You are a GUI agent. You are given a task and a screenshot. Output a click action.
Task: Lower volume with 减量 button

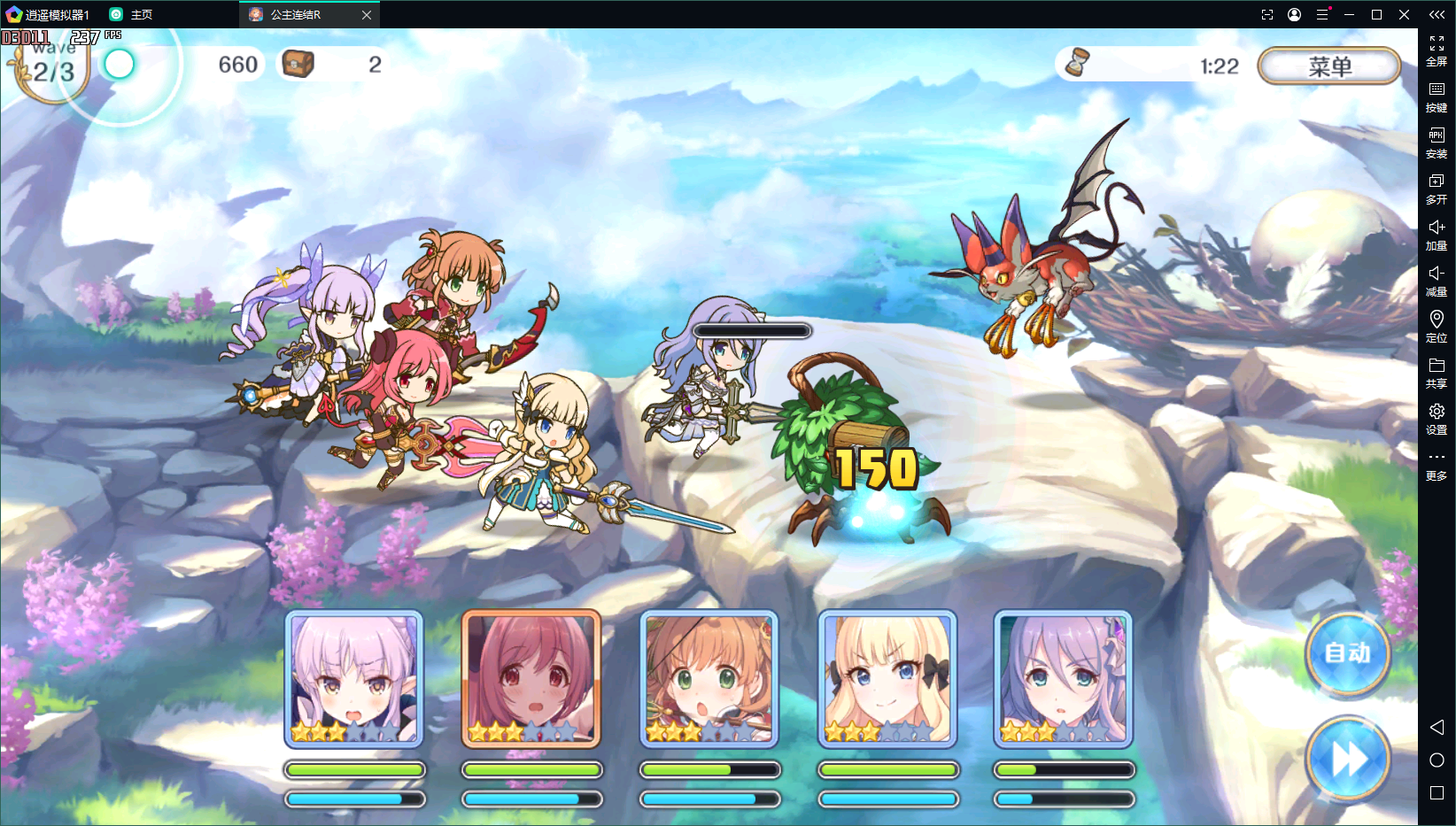[x=1437, y=281]
